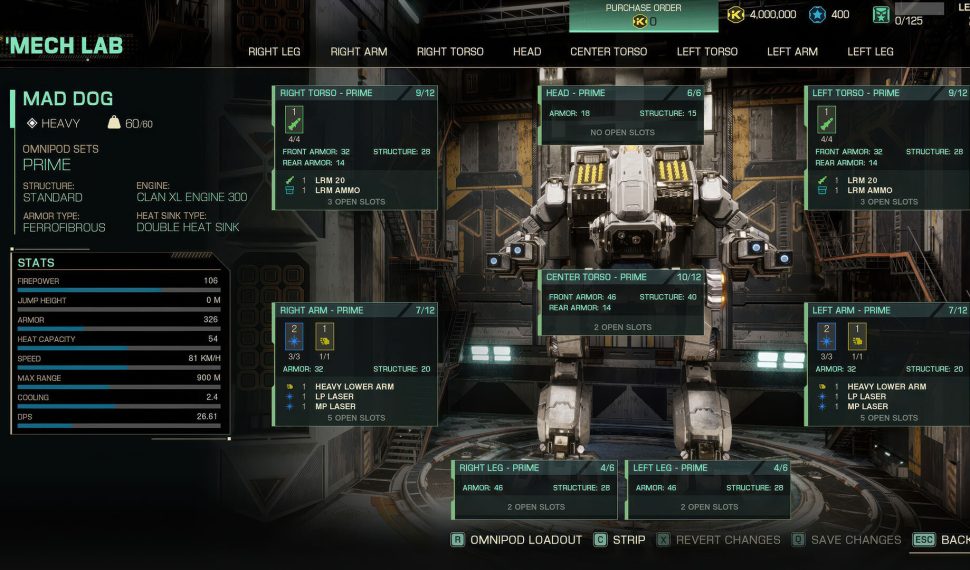This screenshot has height=570, width=970.
Task: Choose LP Laser in the Left Arm list
Action: [866, 397]
